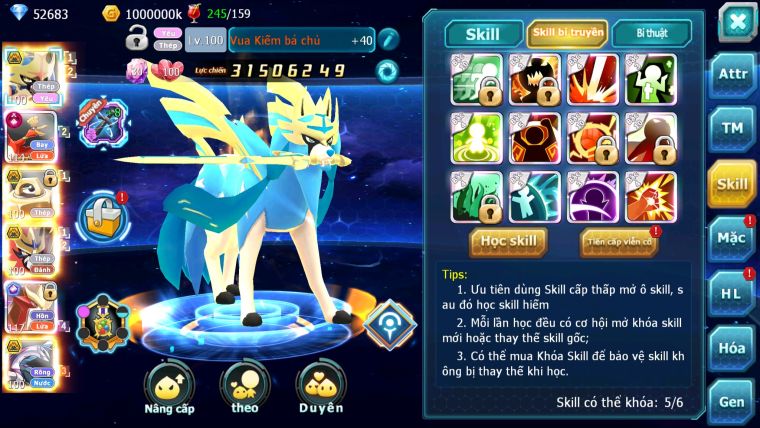Edit the name with the pencil icon
760x428 pixels.
[388, 40]
